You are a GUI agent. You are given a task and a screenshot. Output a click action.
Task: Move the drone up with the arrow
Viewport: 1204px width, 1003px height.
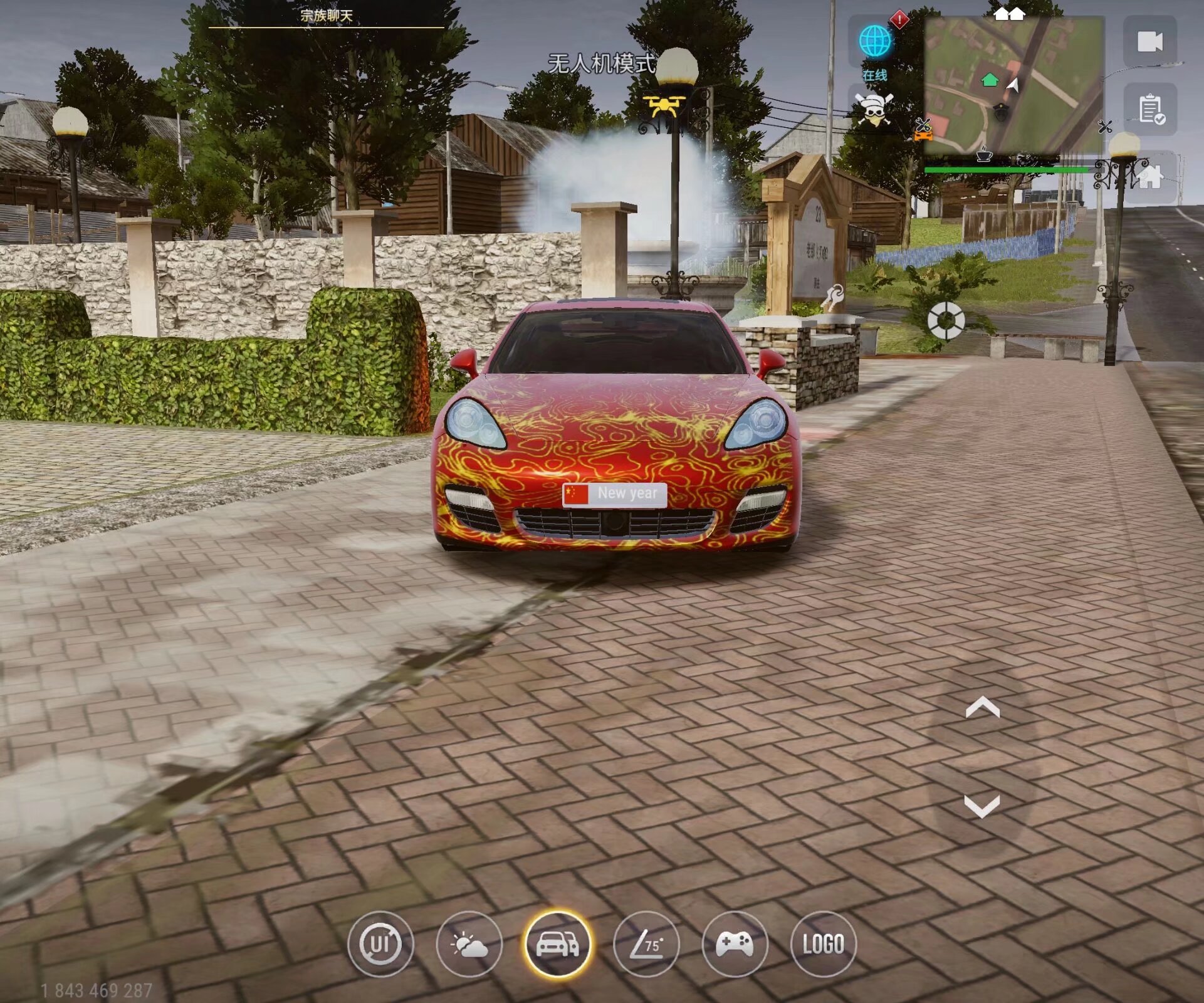[982, 708]
